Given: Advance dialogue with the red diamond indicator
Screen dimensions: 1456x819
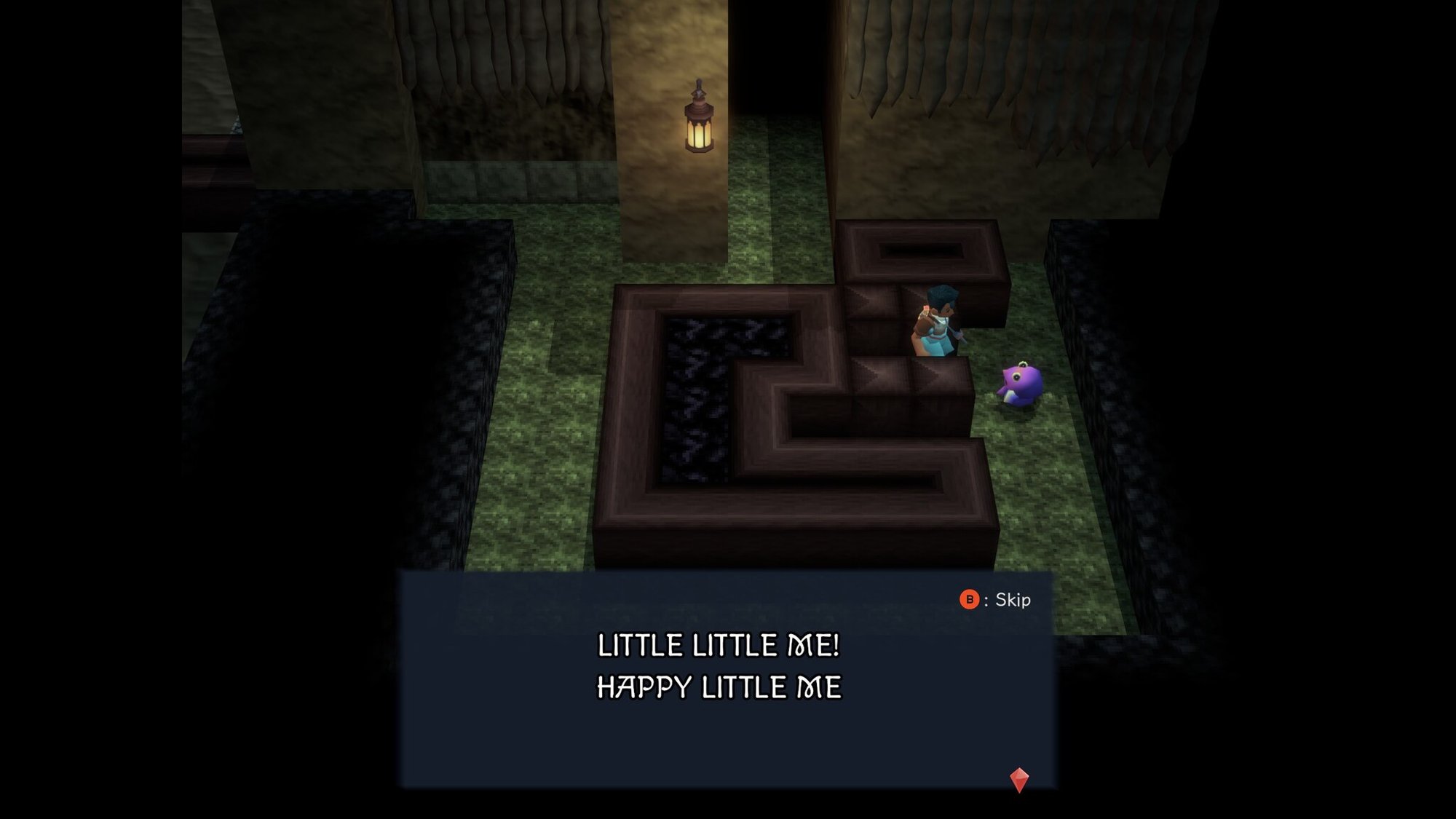Looking at the screenshot, I should click(1019, 779).
